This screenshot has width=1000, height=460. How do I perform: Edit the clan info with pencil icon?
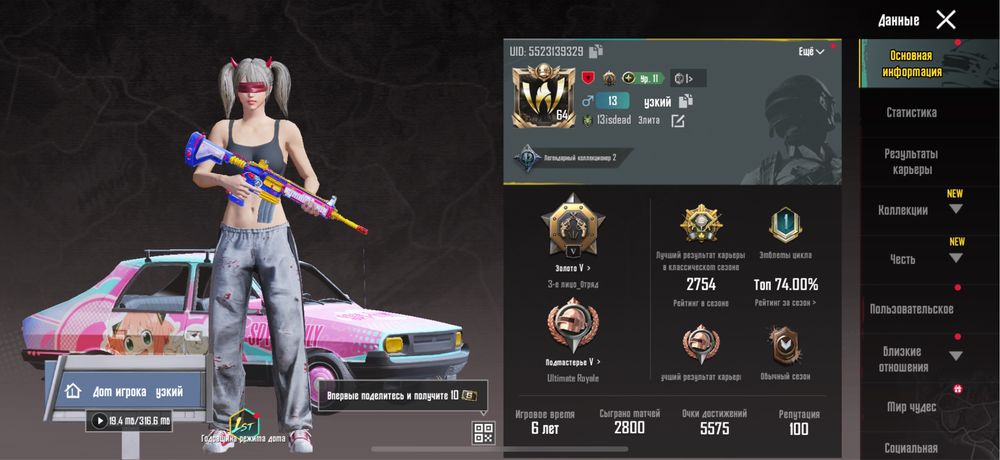pyautogui.click(x=677, y=121)
